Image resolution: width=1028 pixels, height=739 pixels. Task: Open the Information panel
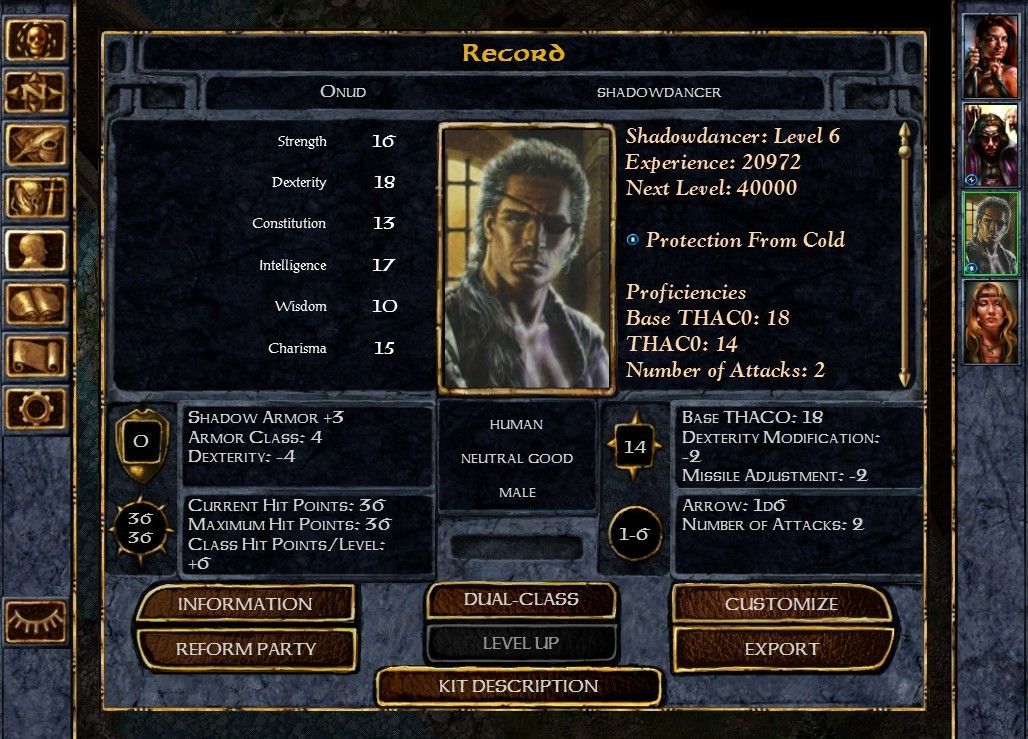[245, 604]
